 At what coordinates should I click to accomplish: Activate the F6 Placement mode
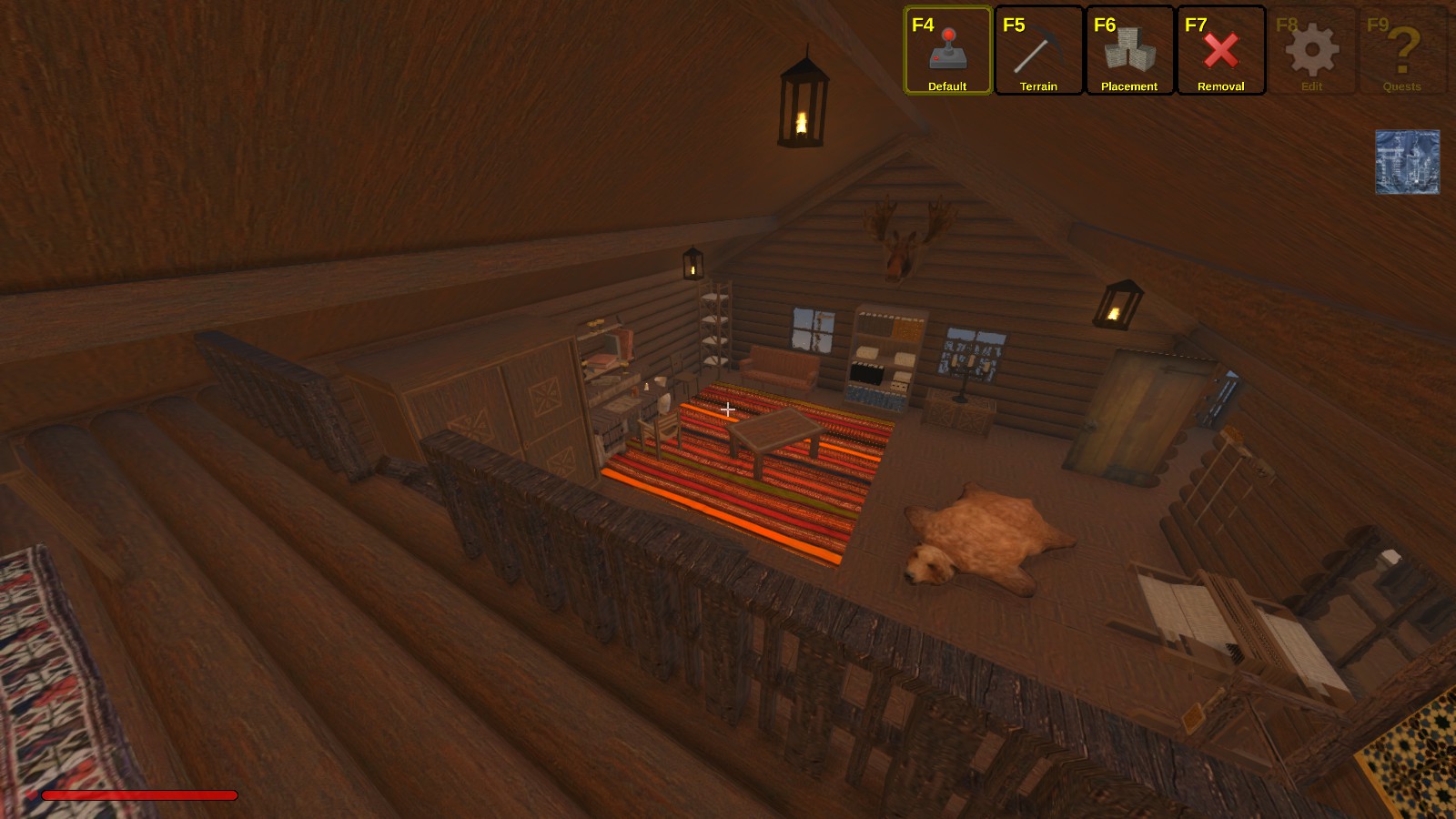(1129, 51)
